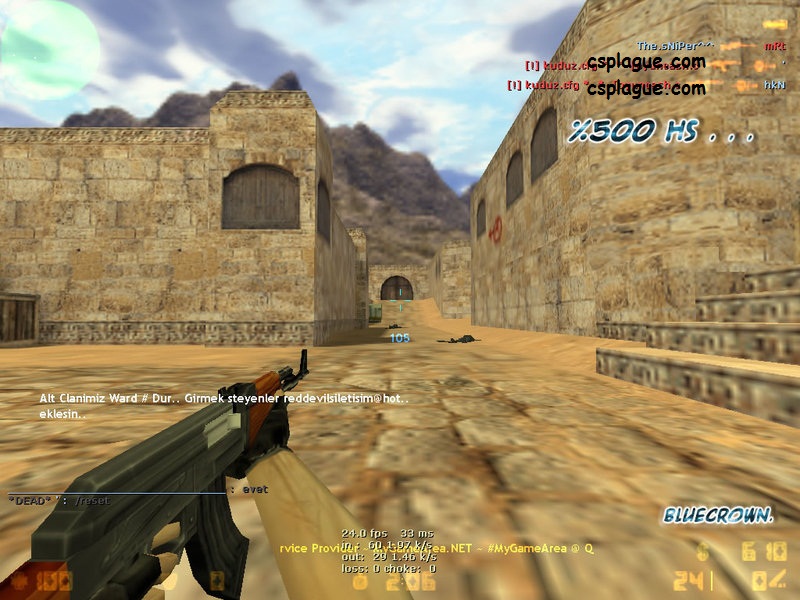Click the *DEAD* /reset chat line
This screenshot has width=800, height=600.
click(60, 499)
